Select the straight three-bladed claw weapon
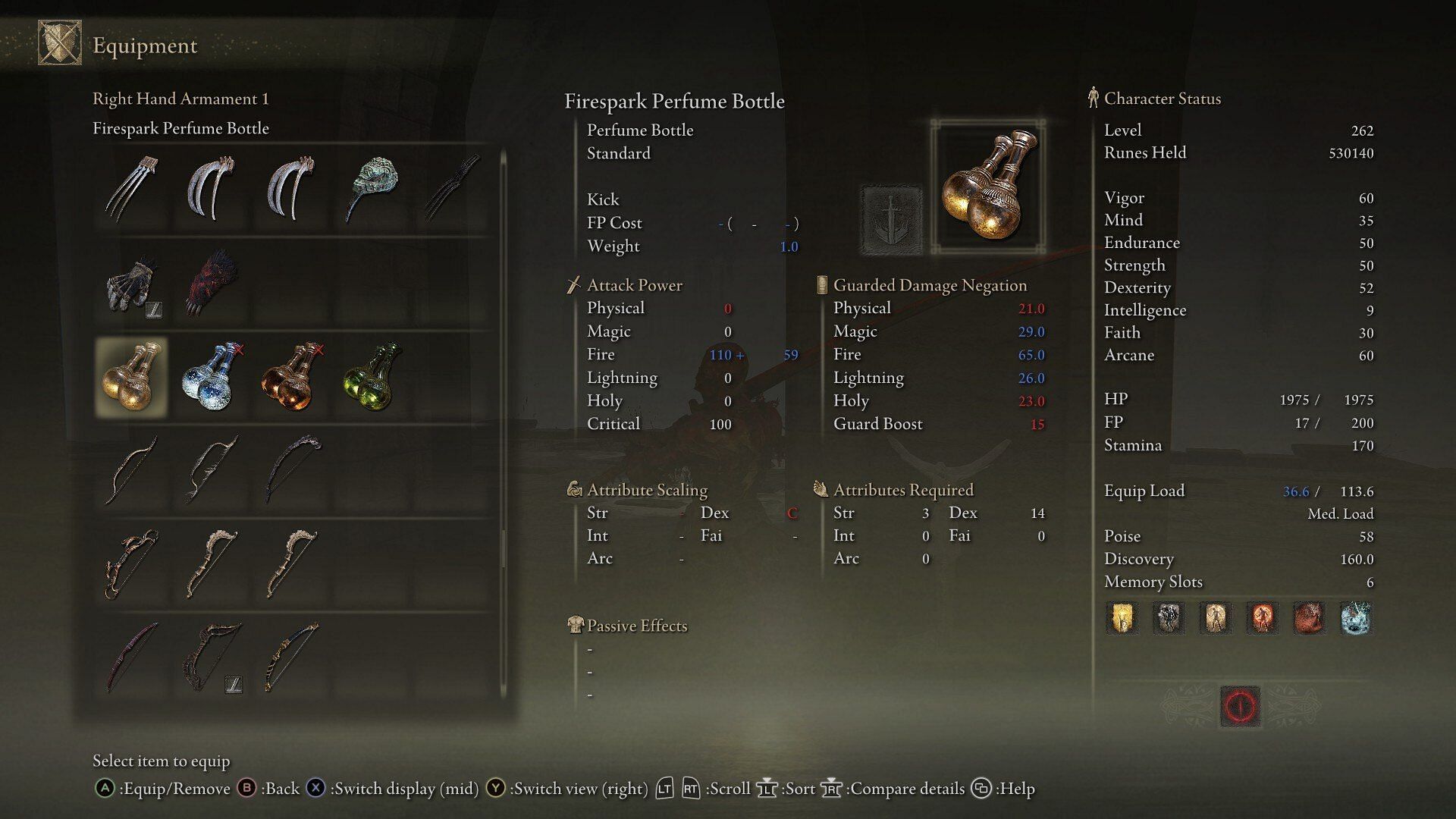The image size is (1456, 819). [x=132, y=187]
